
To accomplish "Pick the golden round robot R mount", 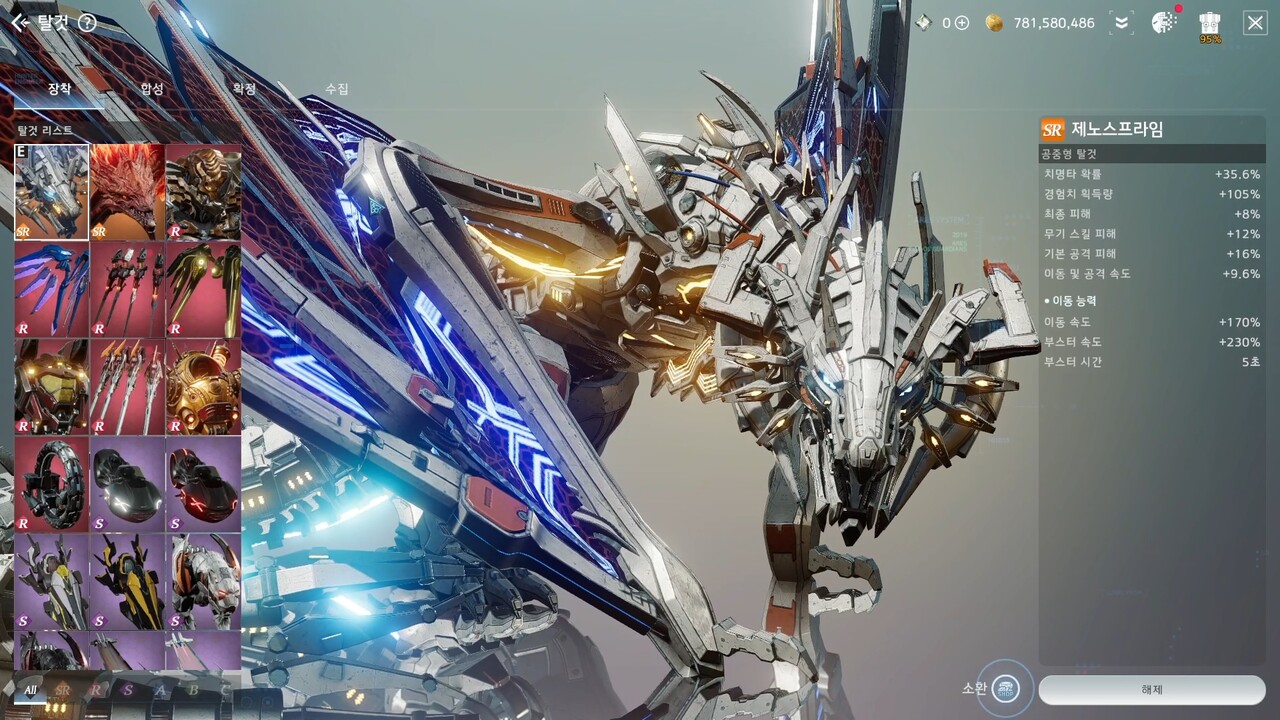I will [x=203, y=386].
